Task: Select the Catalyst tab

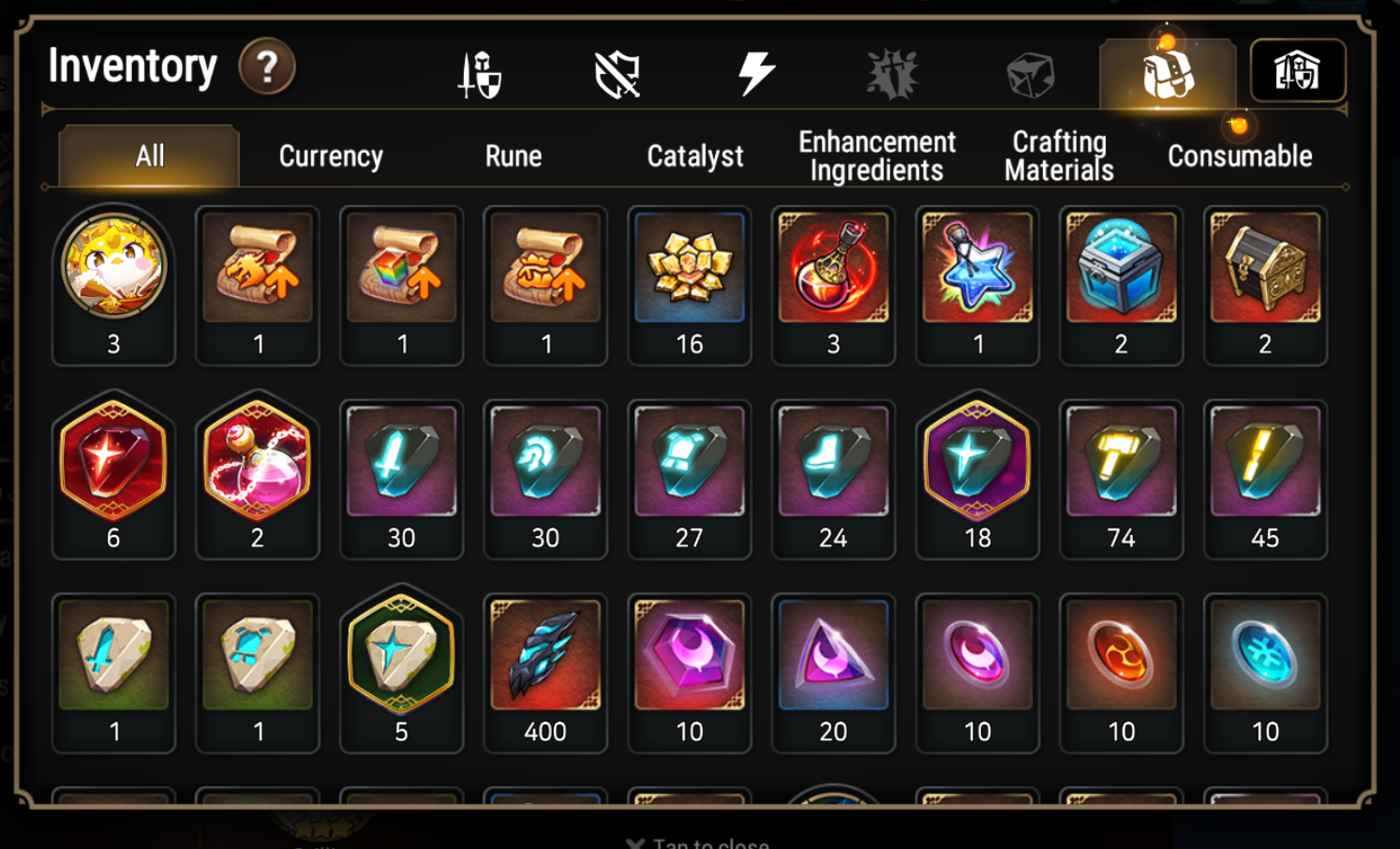Action: coord(693,156)
